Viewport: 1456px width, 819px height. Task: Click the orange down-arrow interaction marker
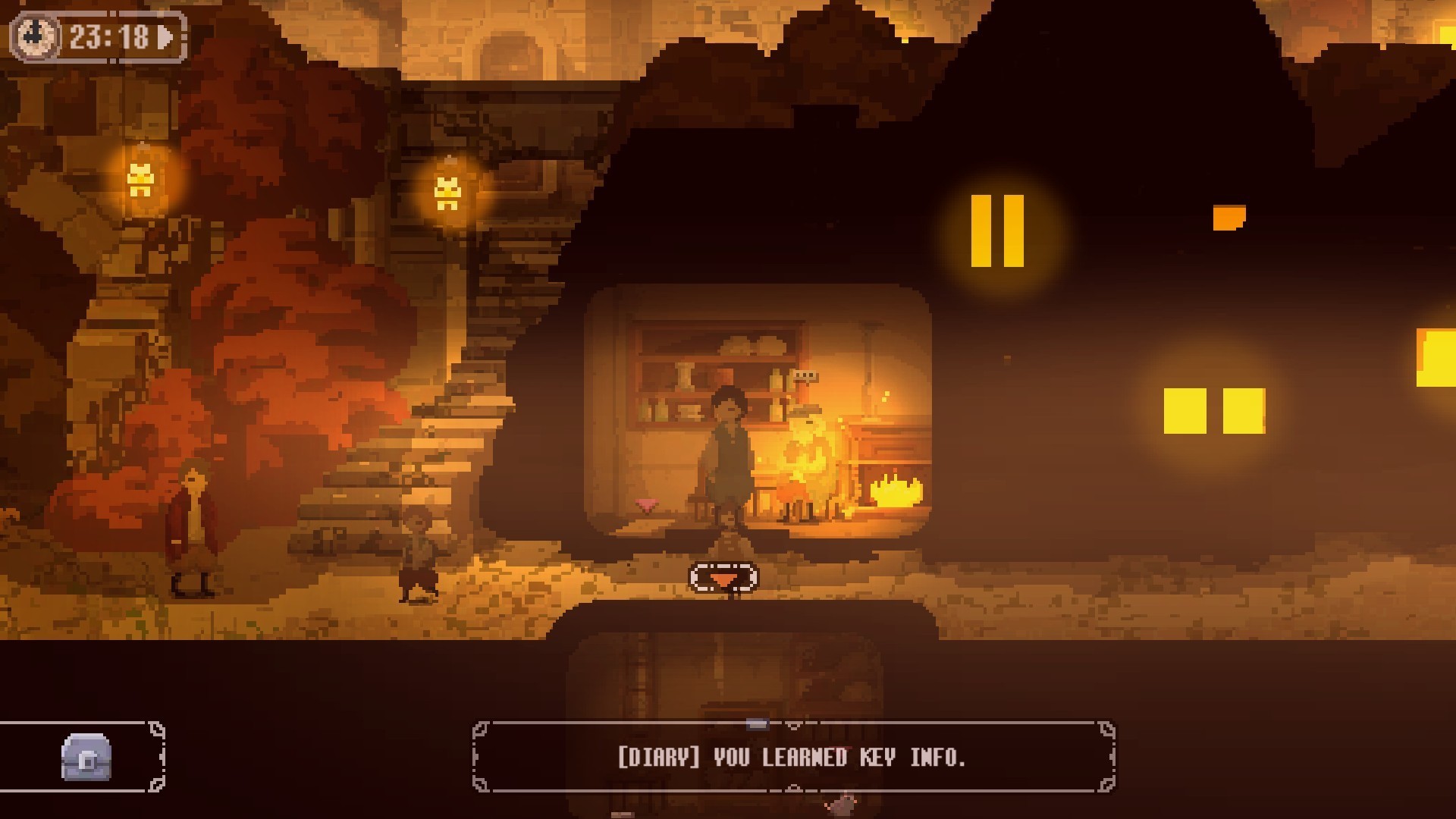tap(723, 579)
